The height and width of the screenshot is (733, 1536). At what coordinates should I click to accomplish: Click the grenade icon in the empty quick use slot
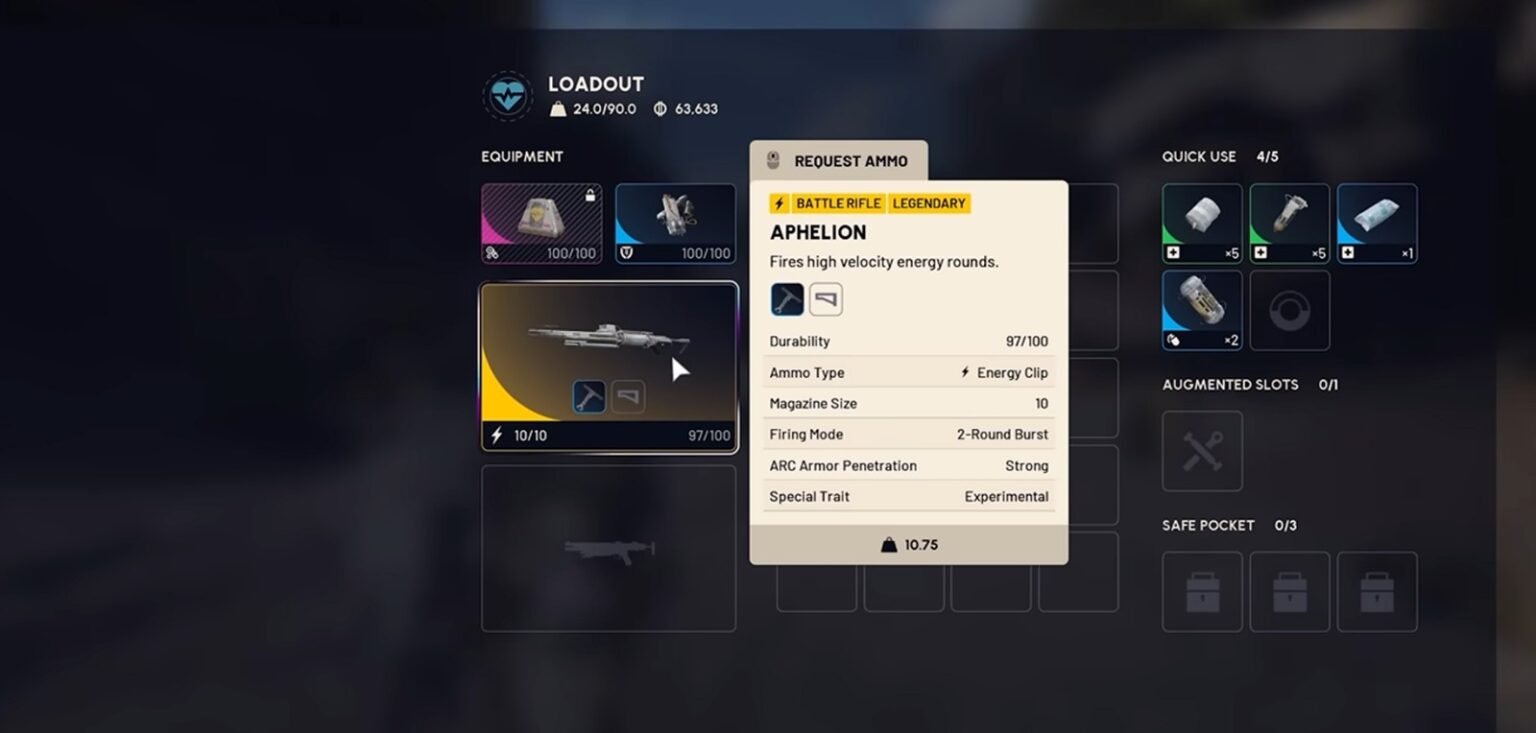pos(1289,310)
